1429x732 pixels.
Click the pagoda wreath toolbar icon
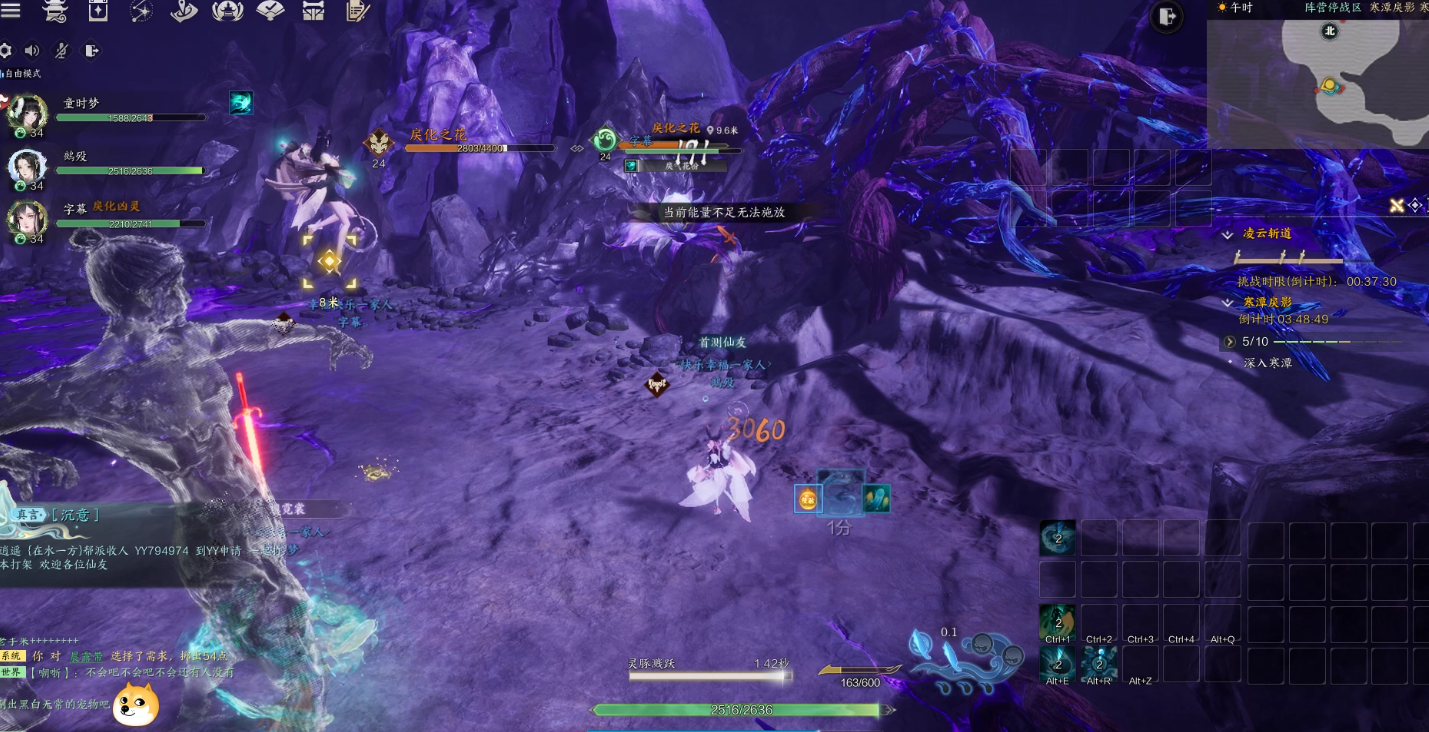[228, 11]
